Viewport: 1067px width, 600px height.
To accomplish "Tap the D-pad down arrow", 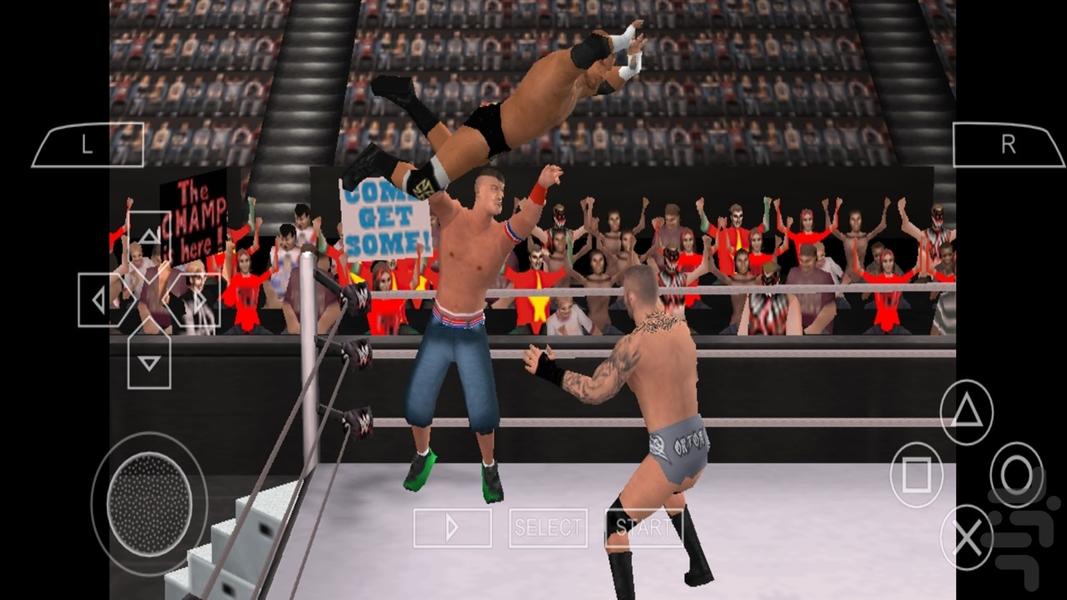I will point(148,362).
